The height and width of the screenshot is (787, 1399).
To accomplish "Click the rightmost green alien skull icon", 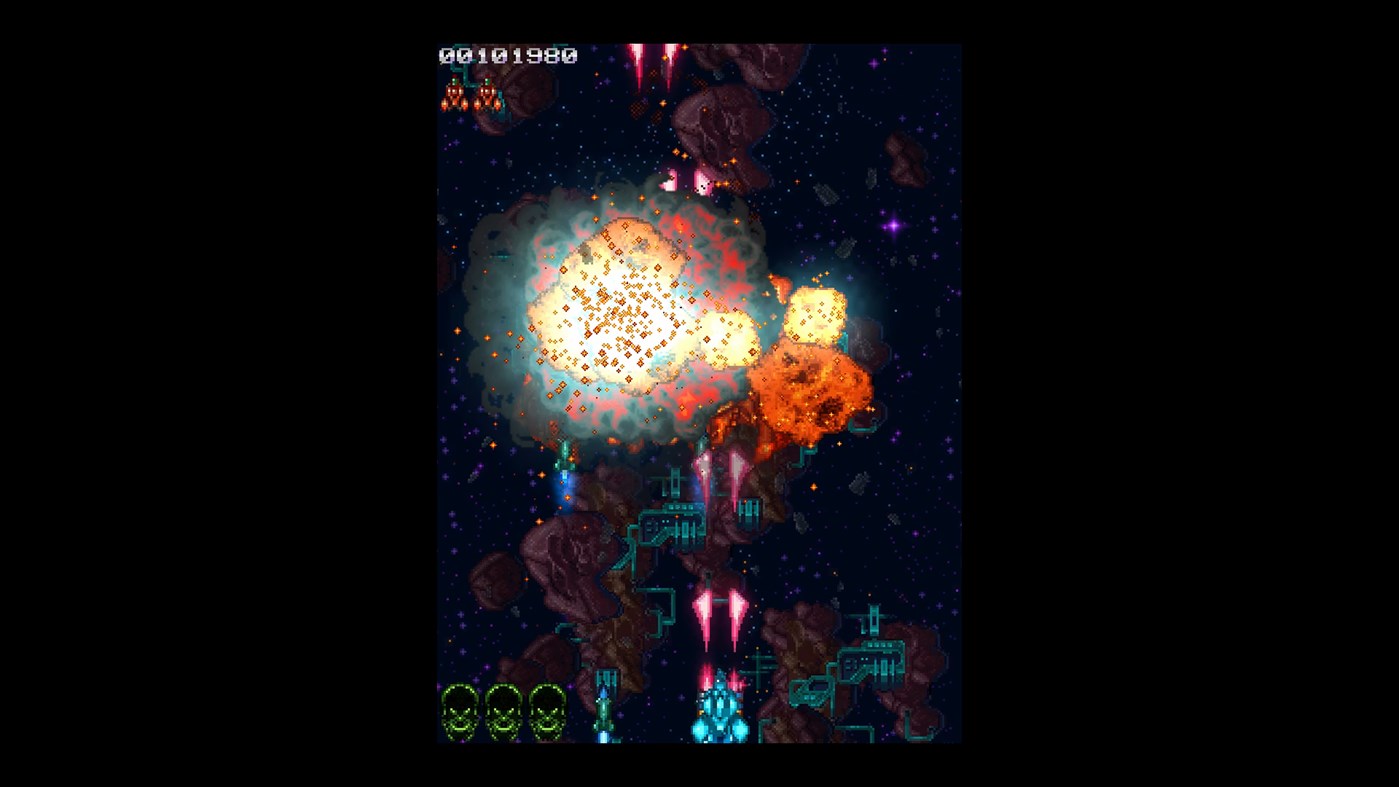I will pyautogui.click(x=548, y=710).
